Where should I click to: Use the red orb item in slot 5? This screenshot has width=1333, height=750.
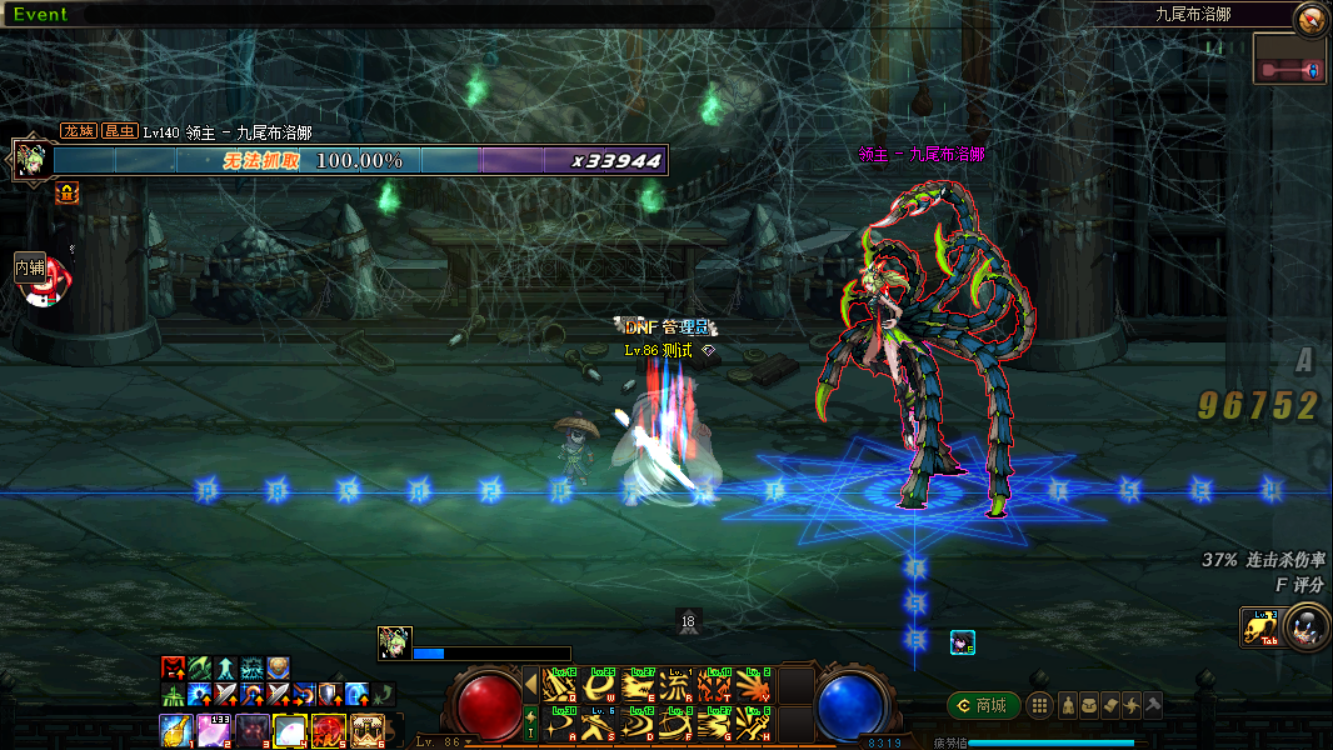point(329,731)
